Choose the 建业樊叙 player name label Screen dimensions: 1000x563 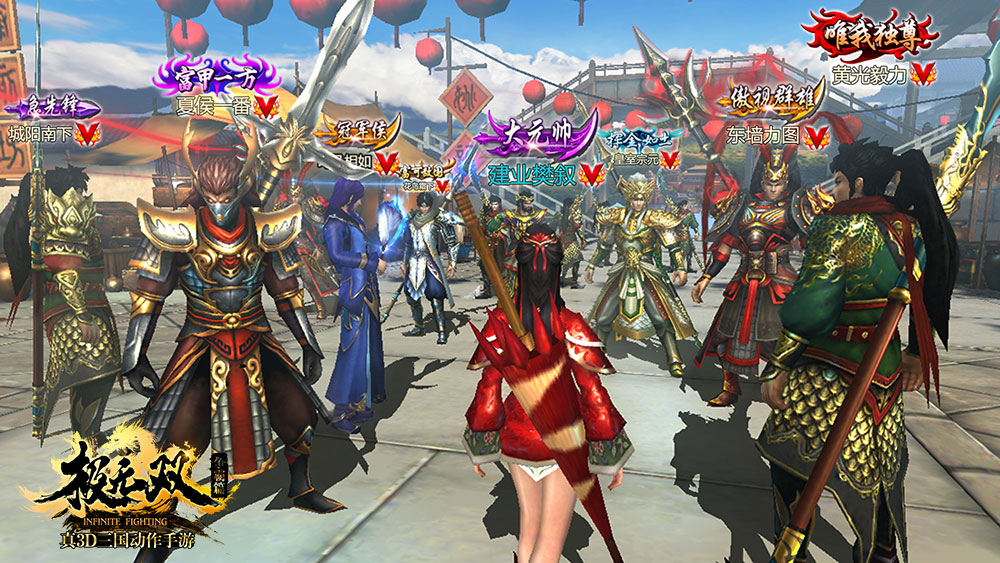(532, 175)
